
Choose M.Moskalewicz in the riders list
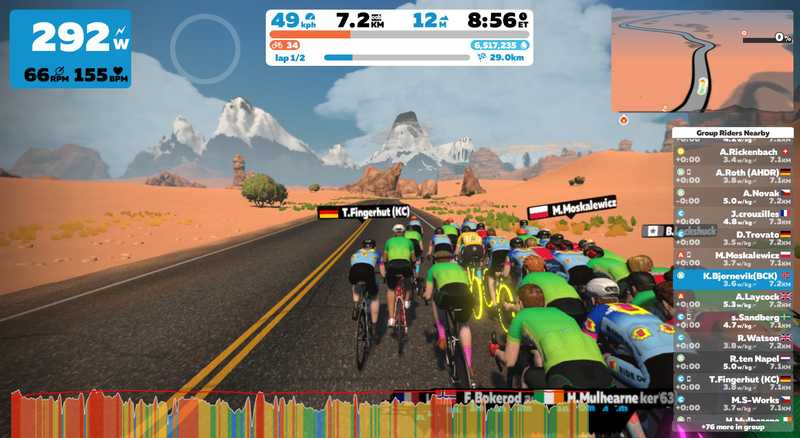tap(735, 259)
